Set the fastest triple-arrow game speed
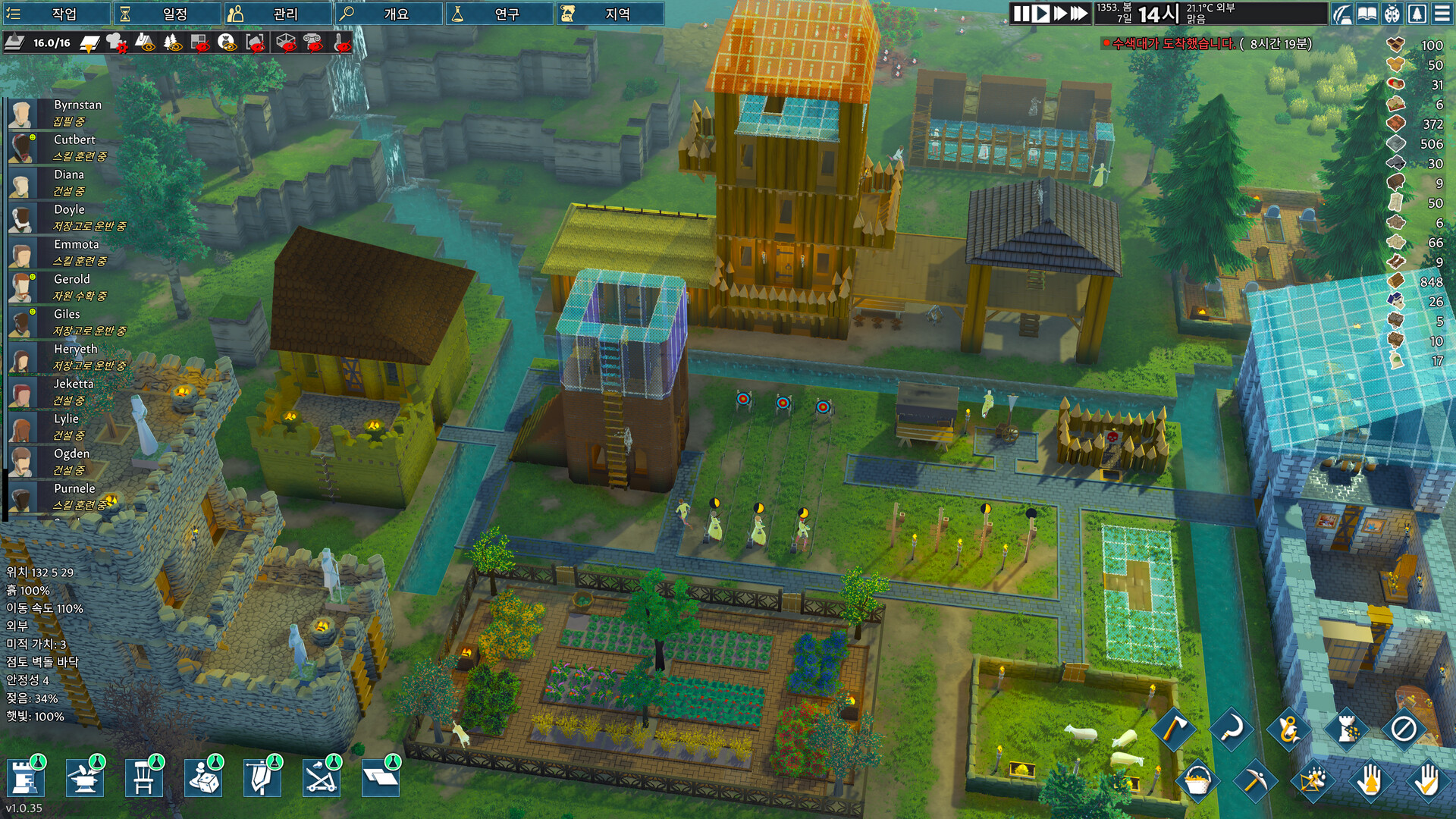Viewport: 1456px width, 819px height. [x=1080, y=14]
